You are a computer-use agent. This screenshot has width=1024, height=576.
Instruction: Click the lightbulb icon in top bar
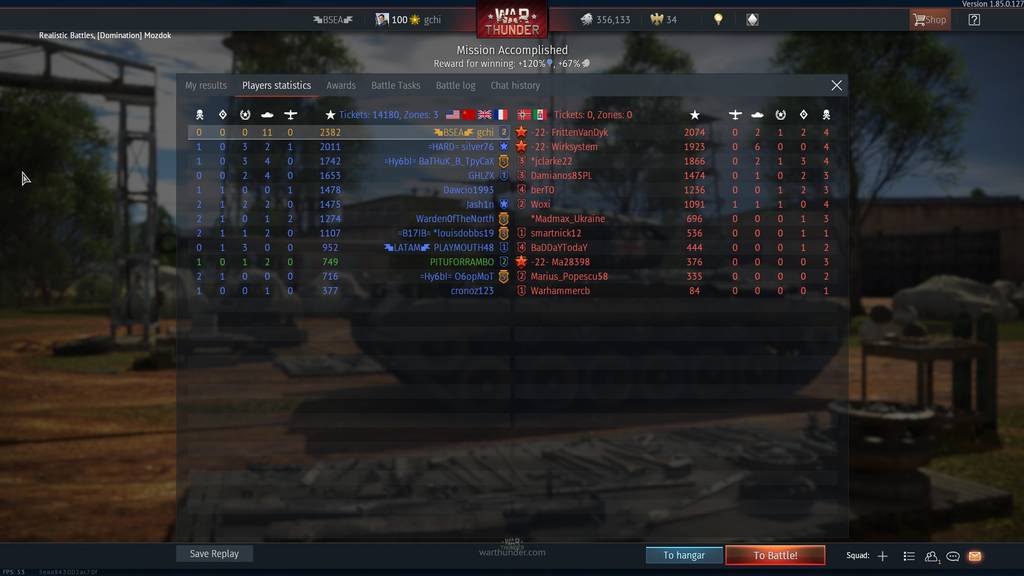[718, 20]
